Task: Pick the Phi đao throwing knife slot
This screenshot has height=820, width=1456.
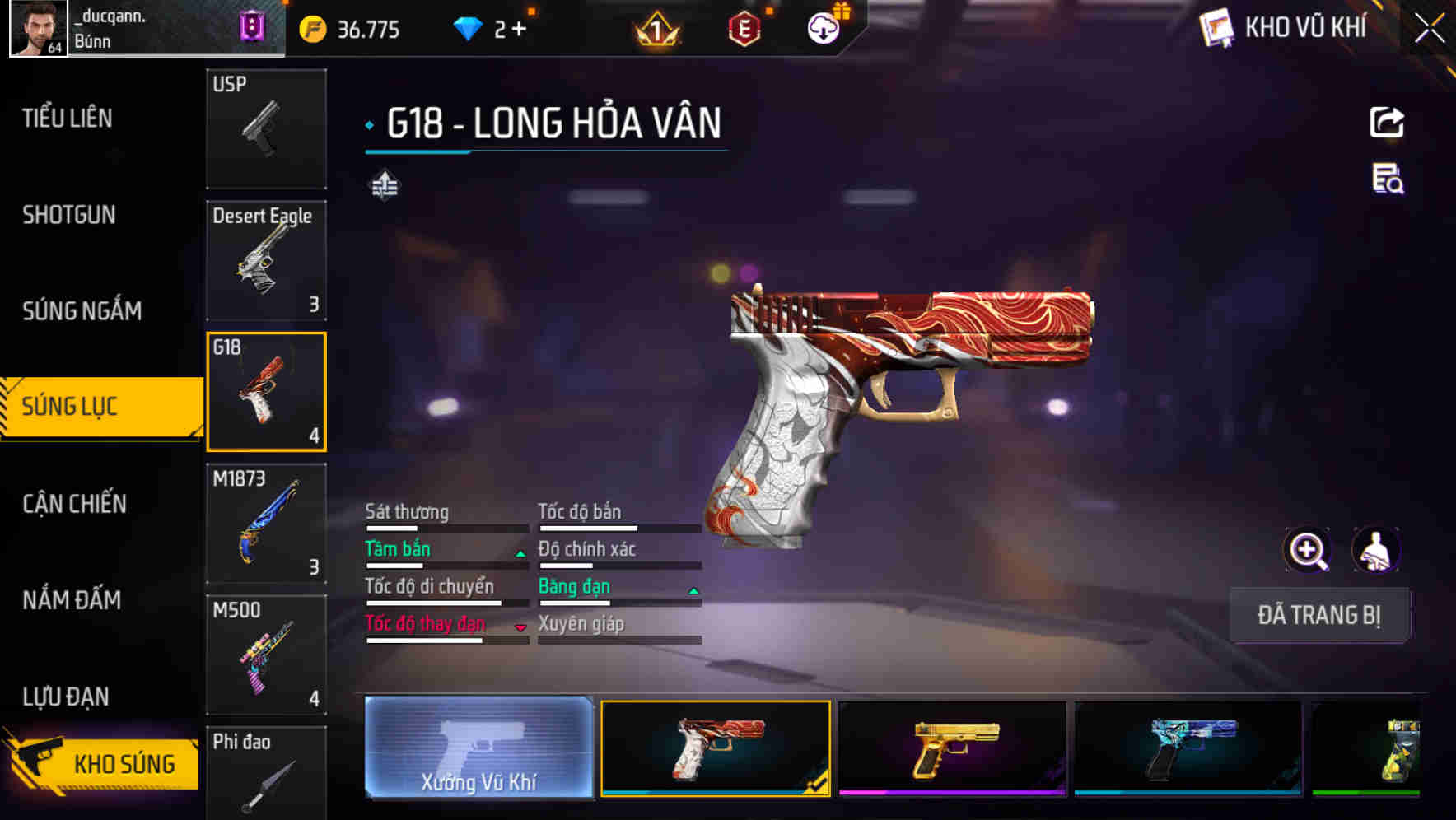Action: tap(266, 774)
